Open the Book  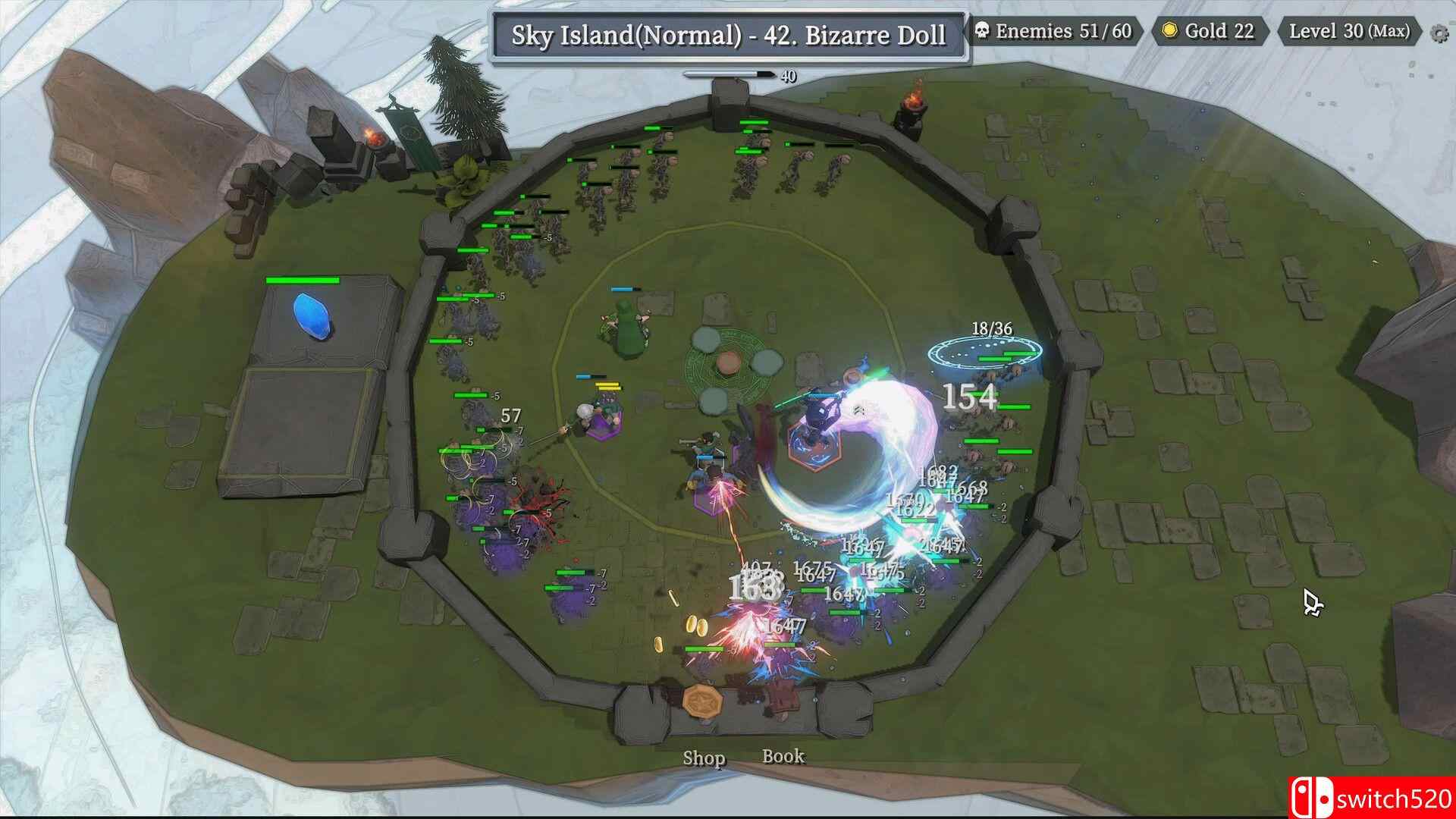pyautogui.click(x=783, y=756)
